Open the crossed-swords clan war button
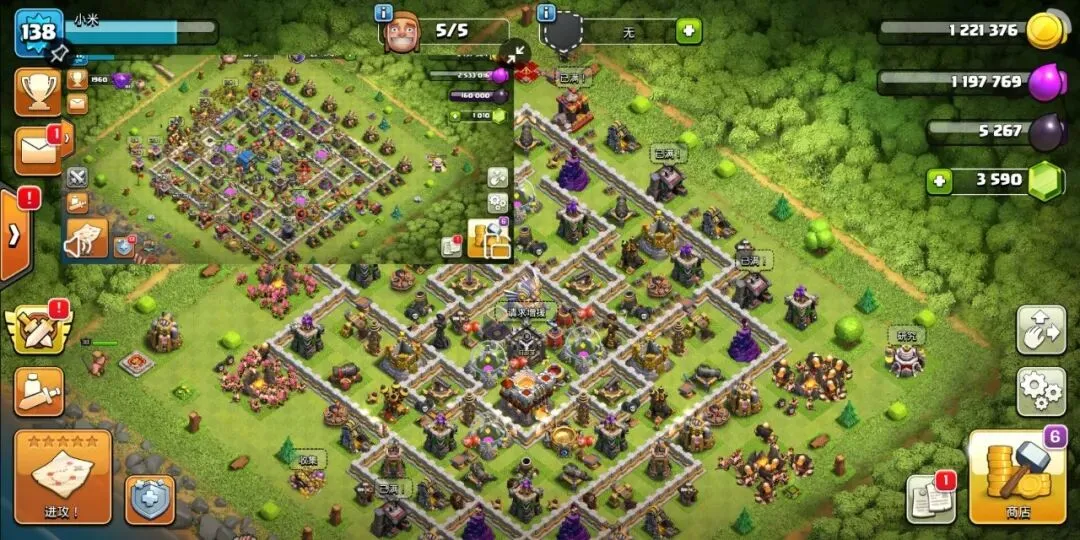1080x540 pixels. [37, 327]
